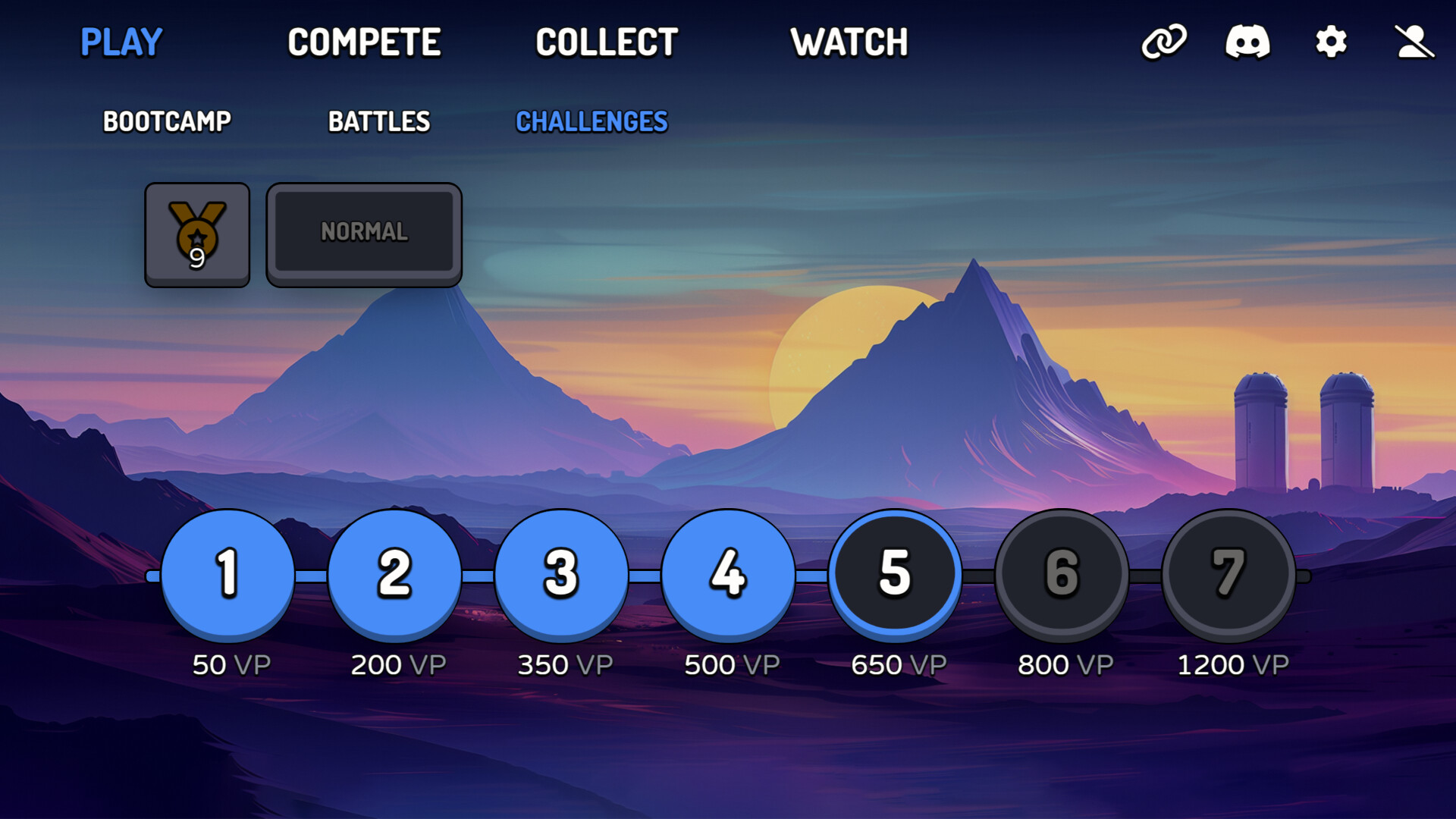This screenshot has height=819, width=1456.
Task: Open the settings gear icon
Action: click(1332, 43)
